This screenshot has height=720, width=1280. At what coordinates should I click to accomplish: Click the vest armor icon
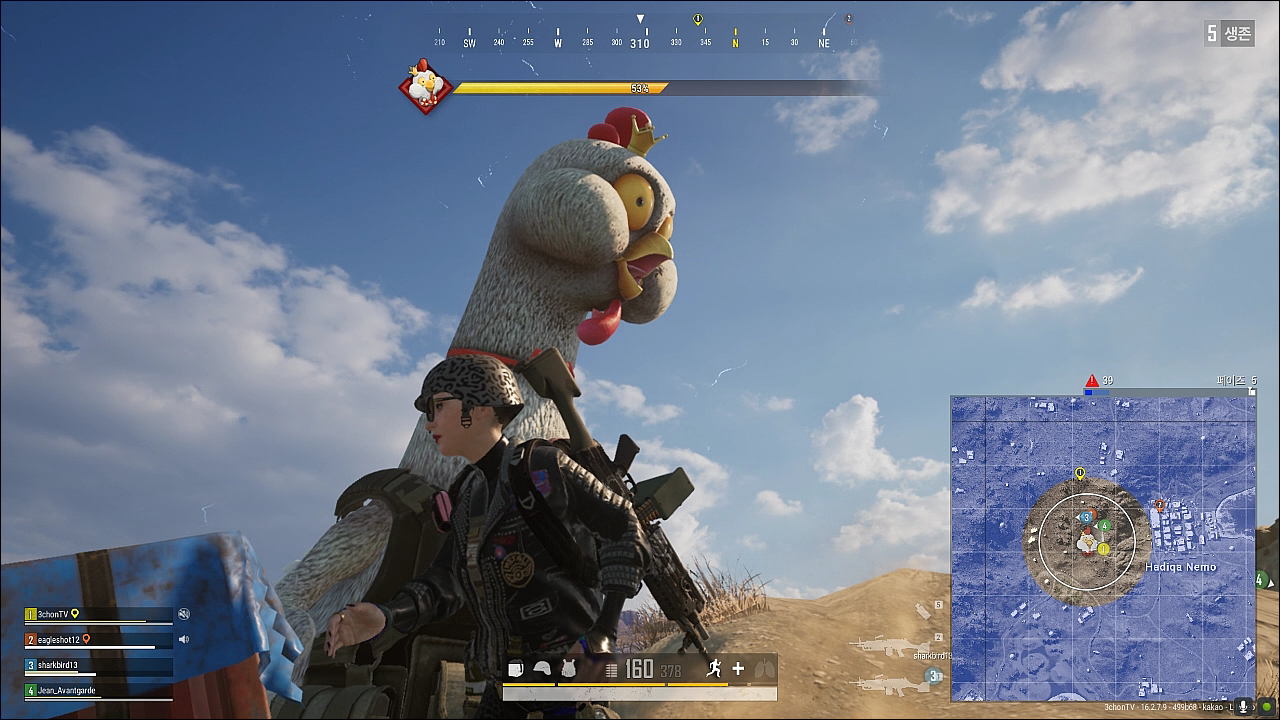(568, 669)
